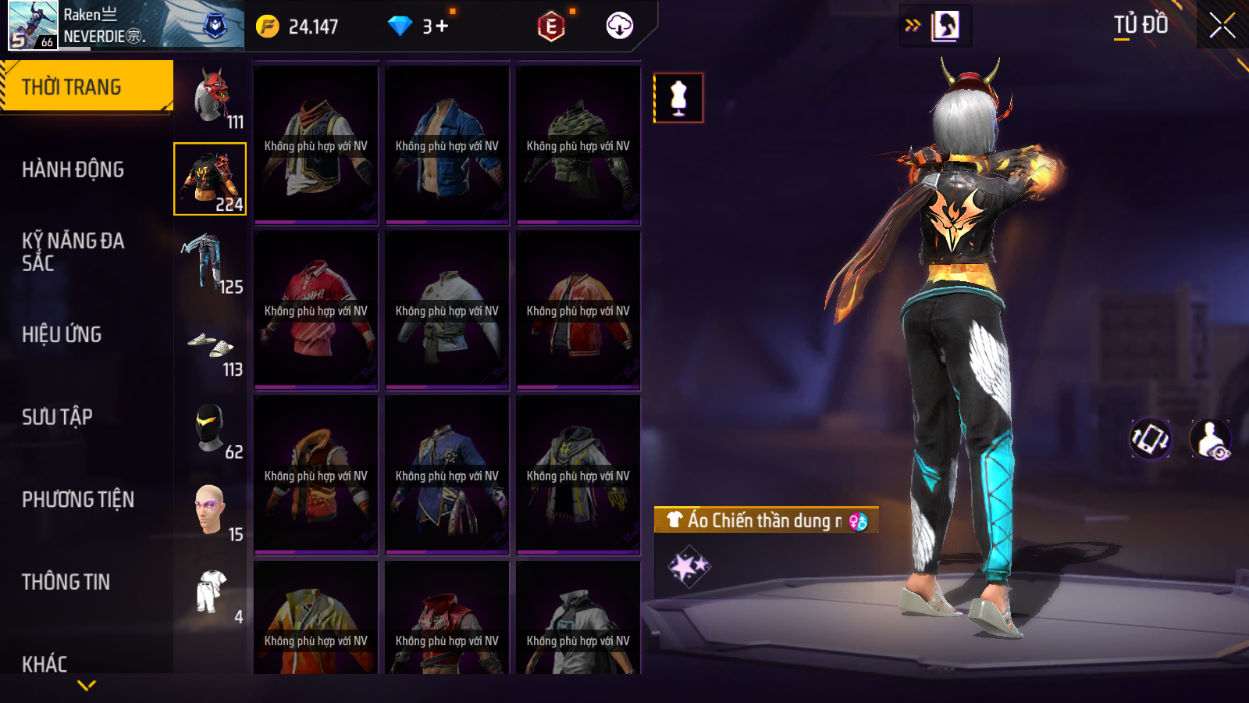Screen dimensions: 1249x703
Task: Select the pants subcategory icon
Action: click(x=209, y=262)
